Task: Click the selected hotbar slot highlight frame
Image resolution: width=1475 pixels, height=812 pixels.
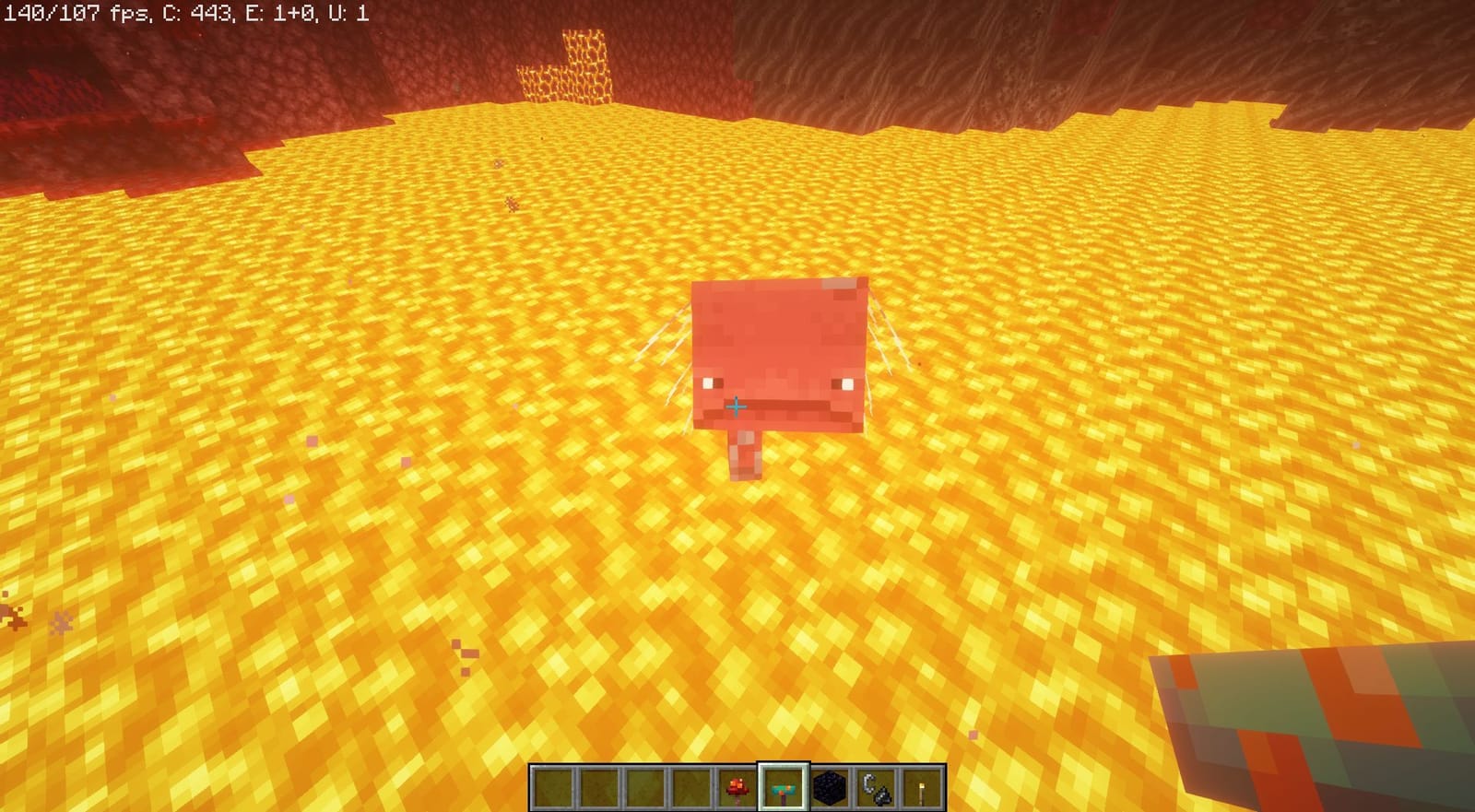Action: [x=784, y=761]
